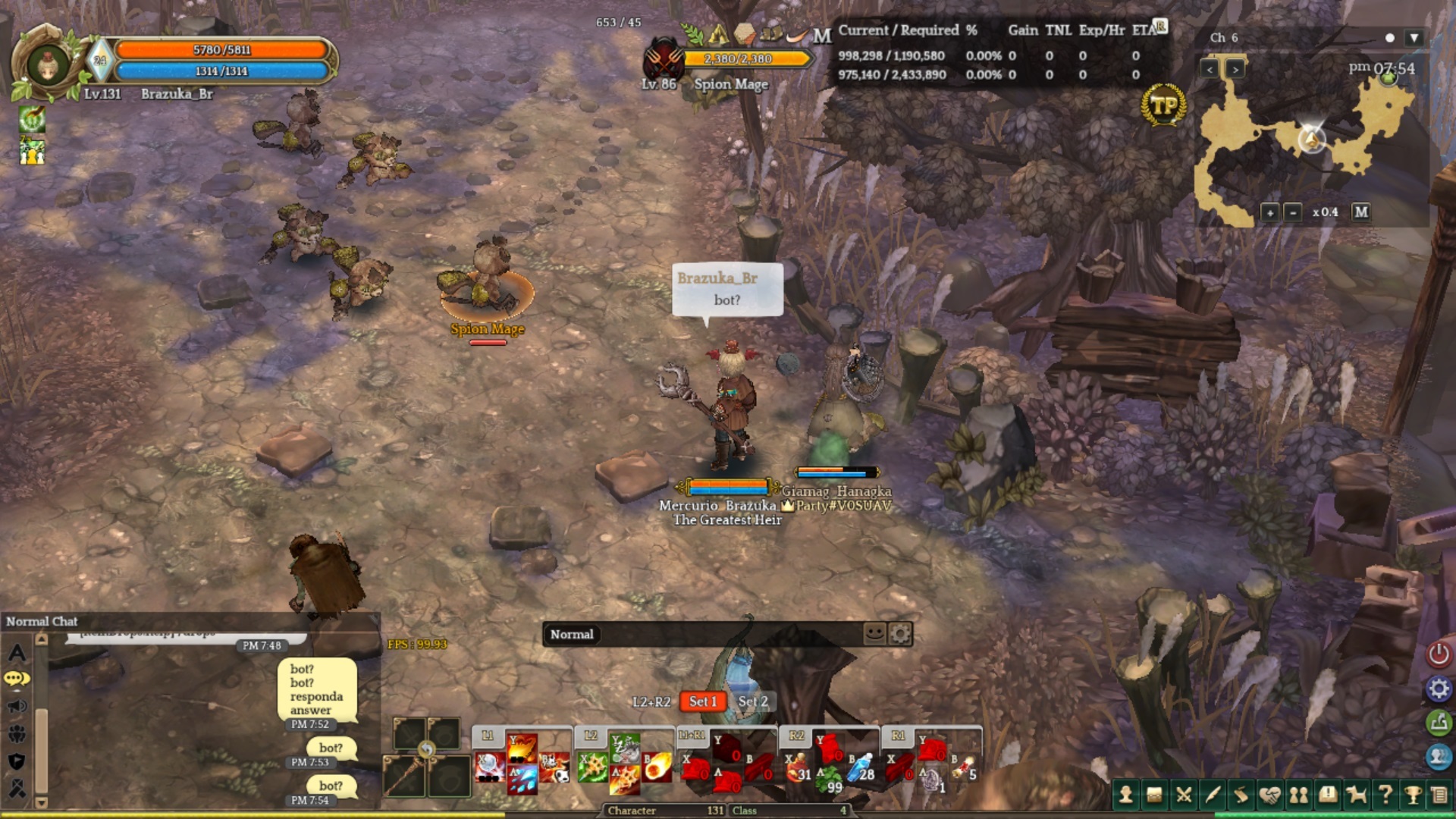Select hotbar Set 1
Viewport: 1456px width, 819px height.
tap(703, 701)
